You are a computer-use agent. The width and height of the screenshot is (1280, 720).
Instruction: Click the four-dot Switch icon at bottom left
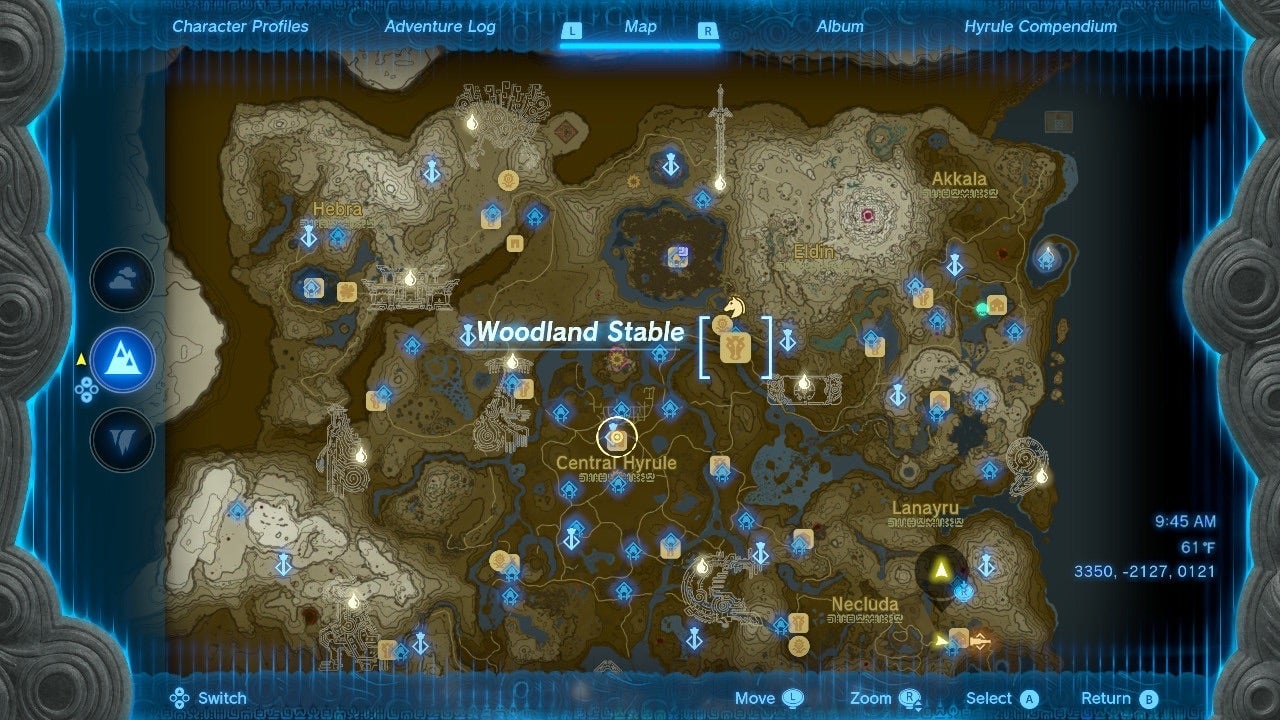click(179, 697)
